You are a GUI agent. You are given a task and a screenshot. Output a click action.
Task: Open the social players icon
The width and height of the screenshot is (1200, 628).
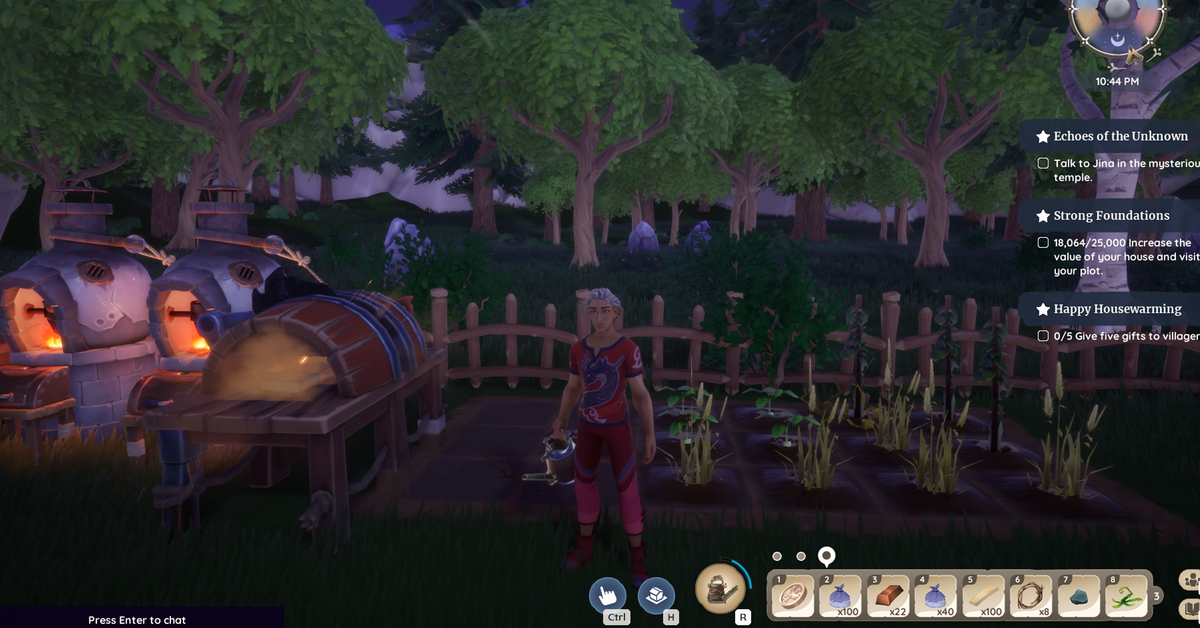(1189, 580)
